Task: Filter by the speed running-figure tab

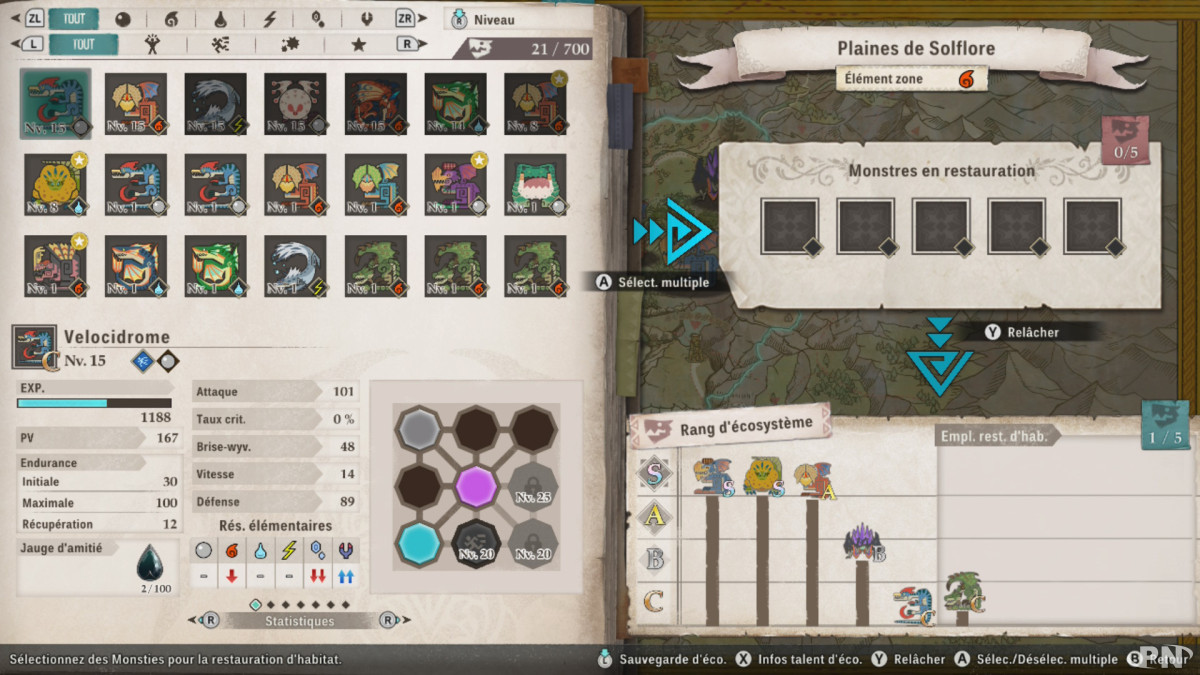Action: click(x=221, y=44)
